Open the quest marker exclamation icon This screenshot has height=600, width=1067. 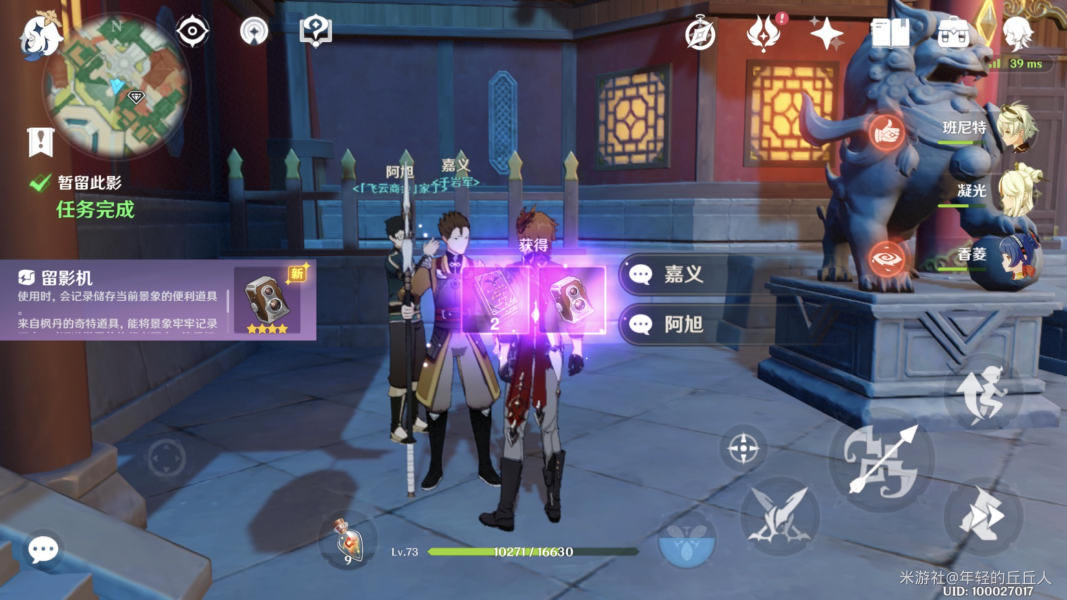[40, 142]
